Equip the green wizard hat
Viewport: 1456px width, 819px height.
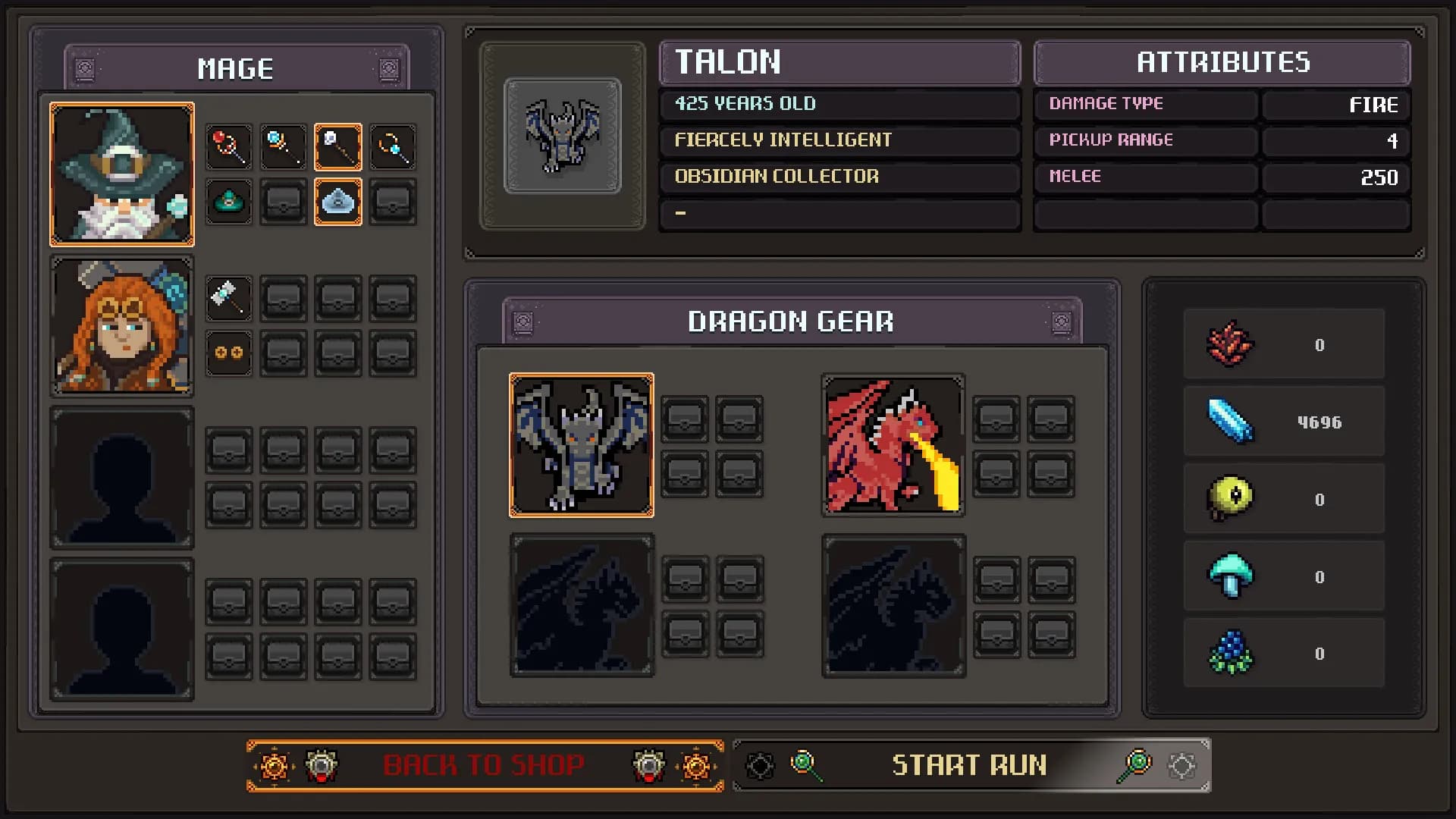tap(229, 202)
